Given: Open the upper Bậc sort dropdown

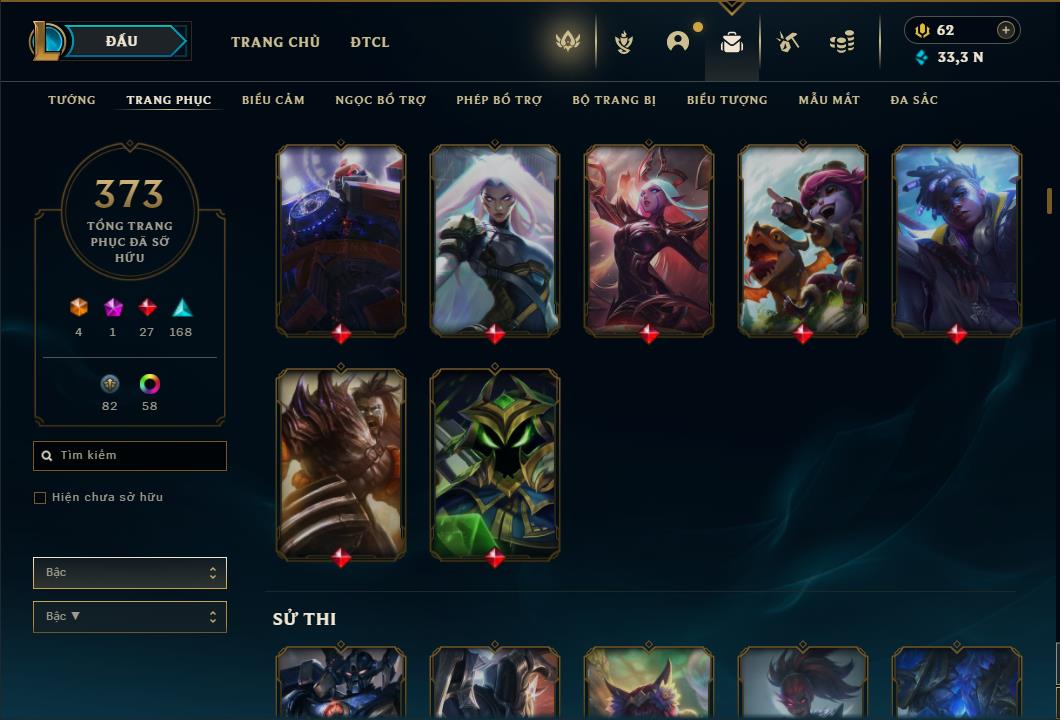Looking at the screenshot, I should click(130, 573).
